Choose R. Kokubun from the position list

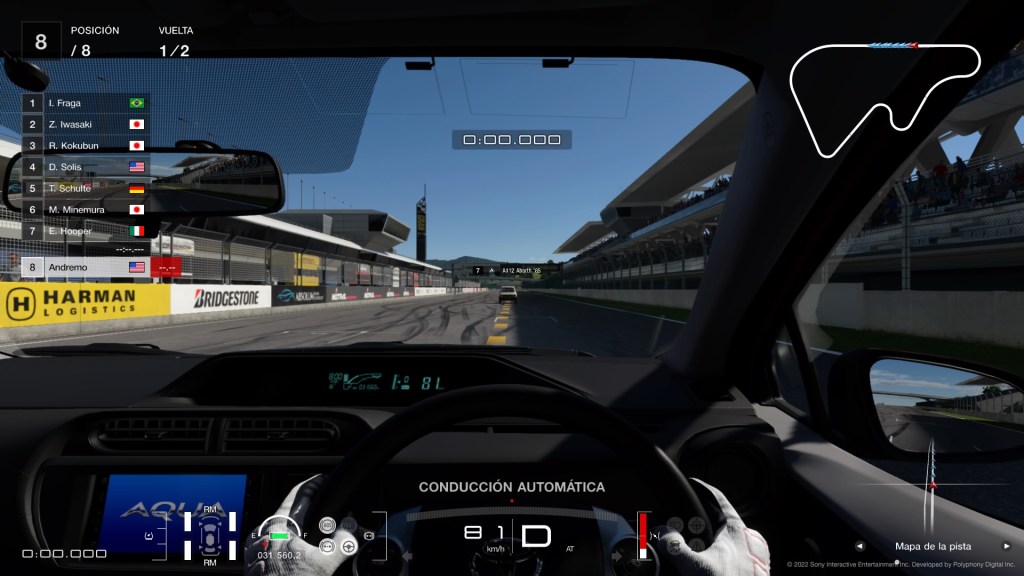(x=85, y=146)
